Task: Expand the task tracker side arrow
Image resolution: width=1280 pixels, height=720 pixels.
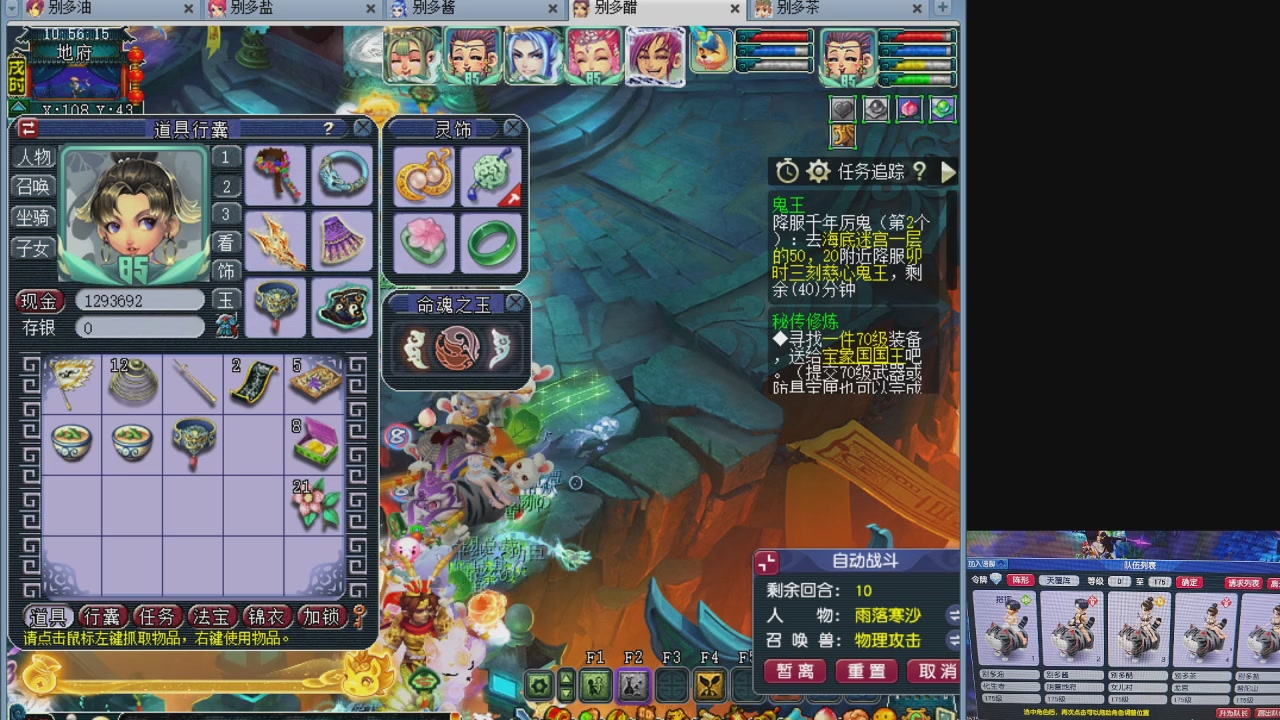Action: (948, 172)
